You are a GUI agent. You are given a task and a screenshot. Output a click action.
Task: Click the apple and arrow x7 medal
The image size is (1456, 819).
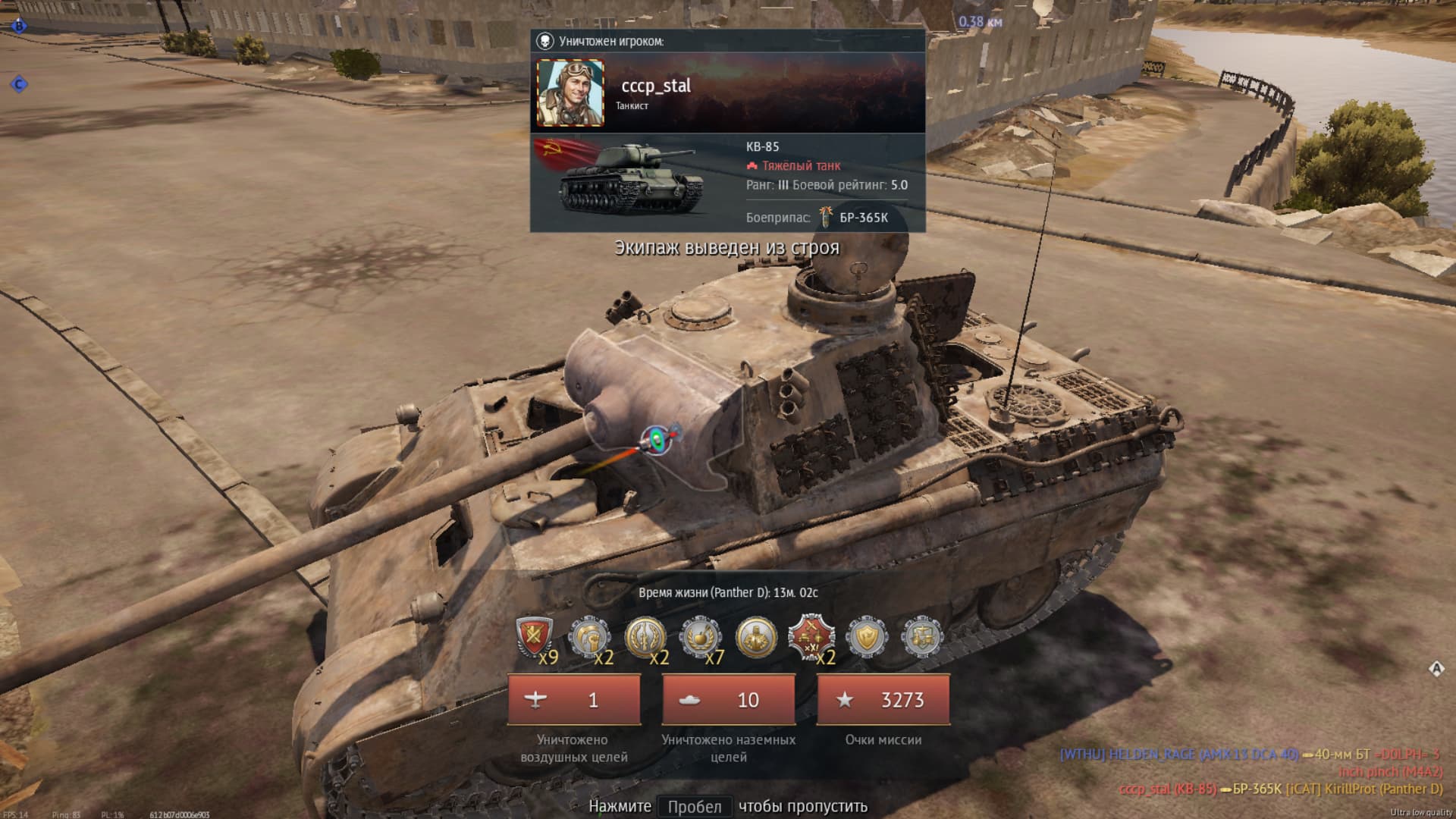[701, 638]
